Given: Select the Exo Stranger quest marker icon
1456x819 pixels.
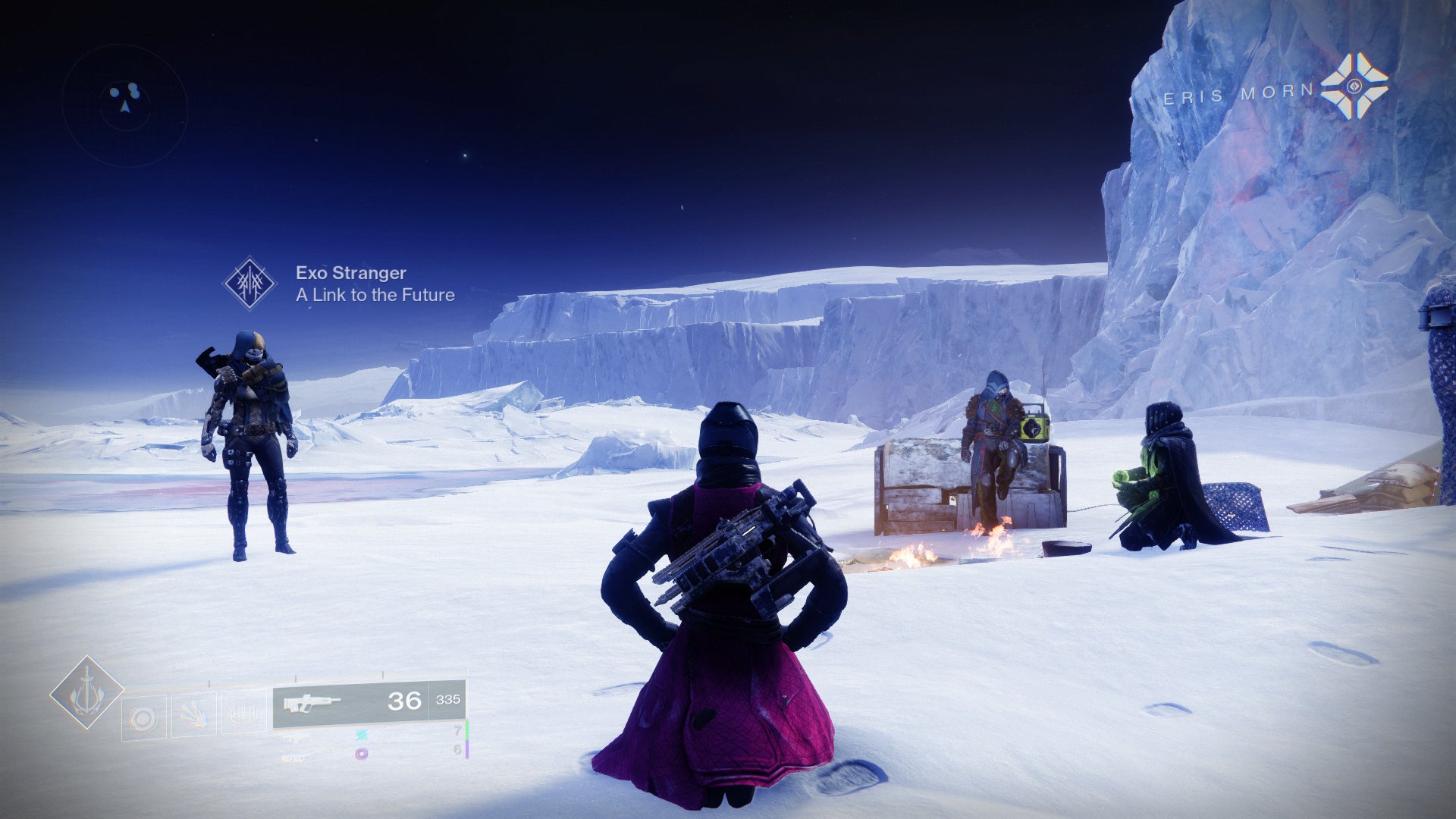Looking at the screenshot, I should (249, 284).
